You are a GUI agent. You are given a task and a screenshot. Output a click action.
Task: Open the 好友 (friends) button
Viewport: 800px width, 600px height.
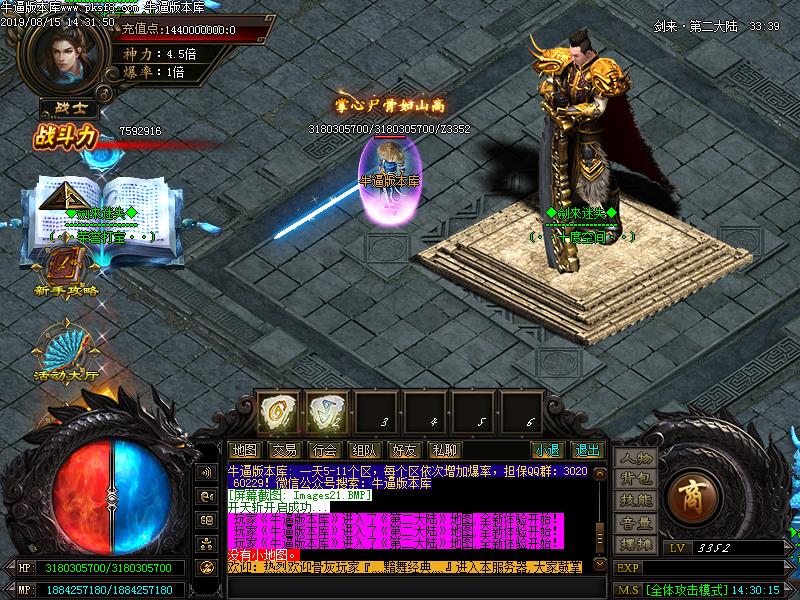404,450
